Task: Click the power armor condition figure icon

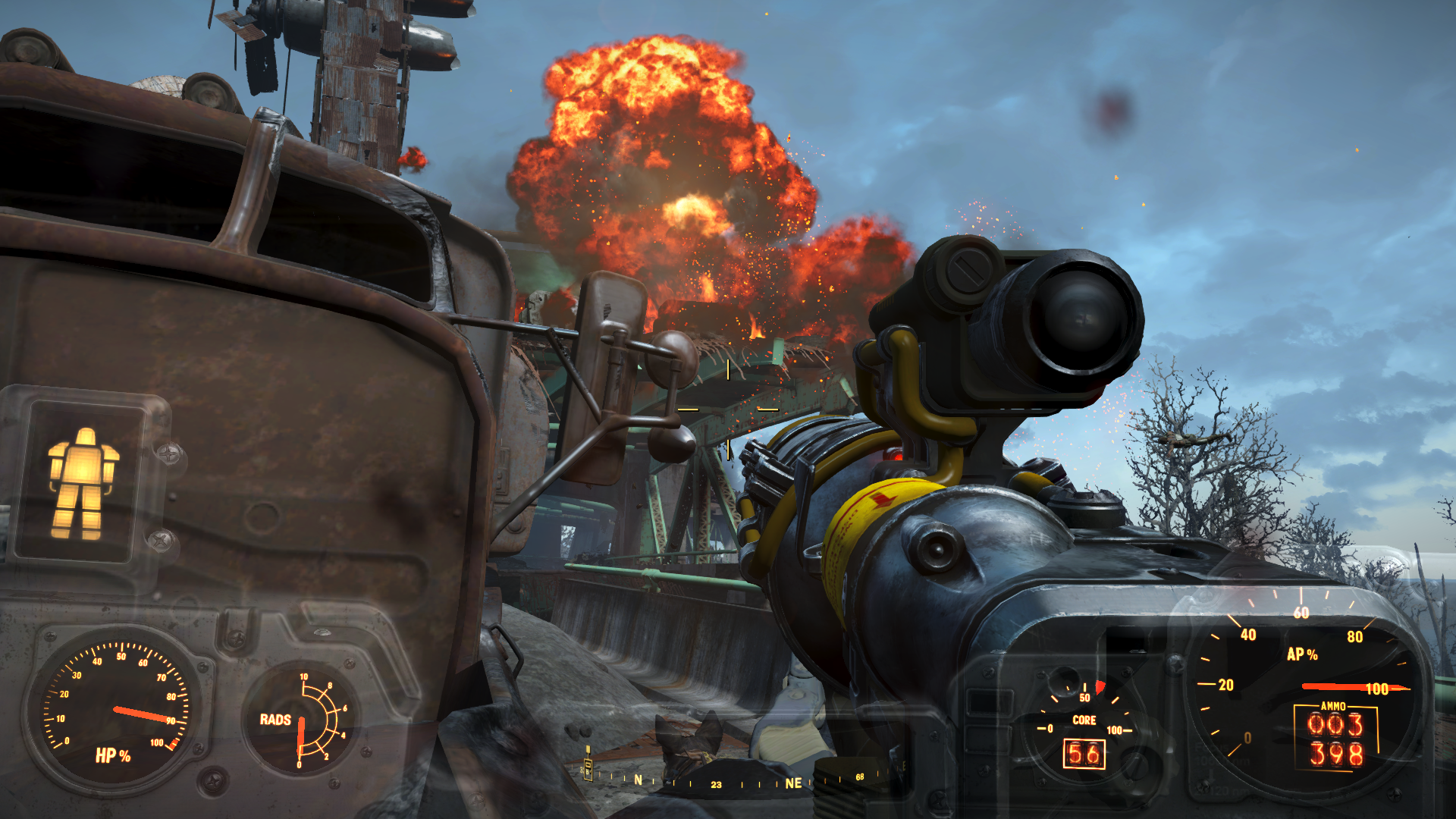Action: coord(83,483)
